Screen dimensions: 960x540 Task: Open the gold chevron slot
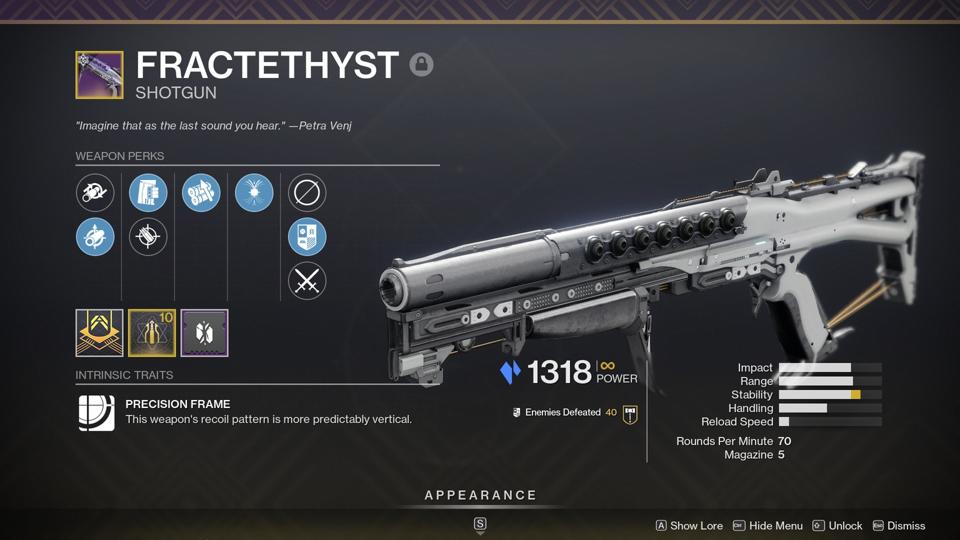click(99, 333)
